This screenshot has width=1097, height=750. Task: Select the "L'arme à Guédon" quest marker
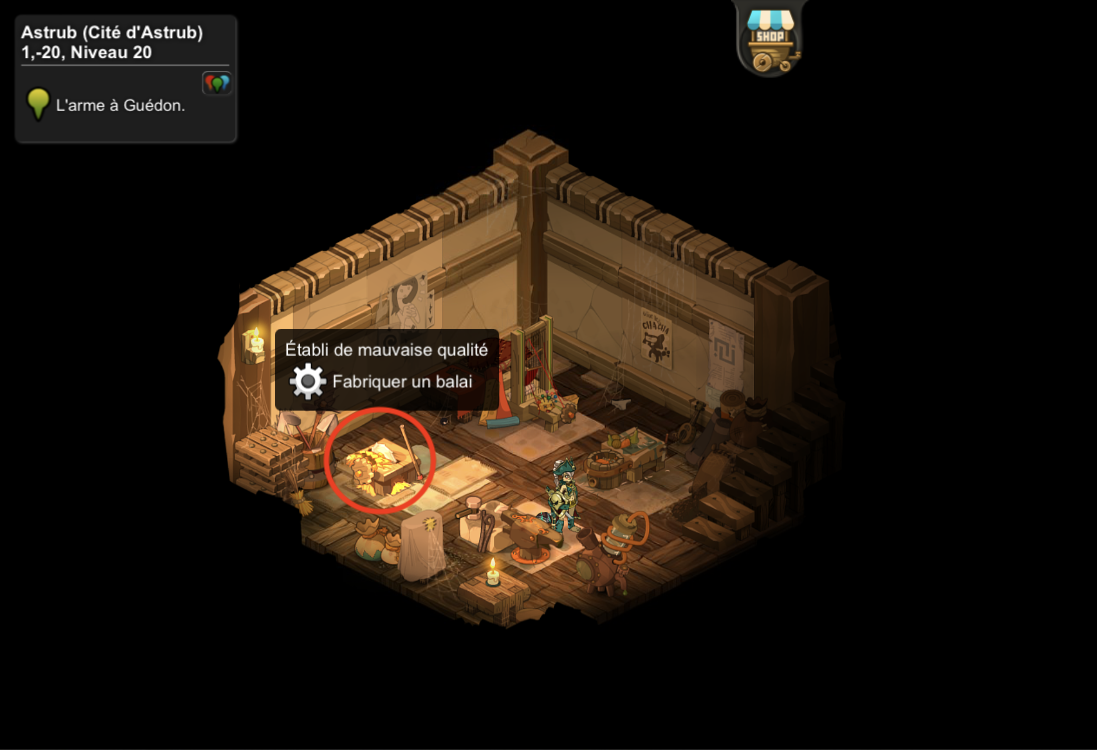click(x=38, y=104)
